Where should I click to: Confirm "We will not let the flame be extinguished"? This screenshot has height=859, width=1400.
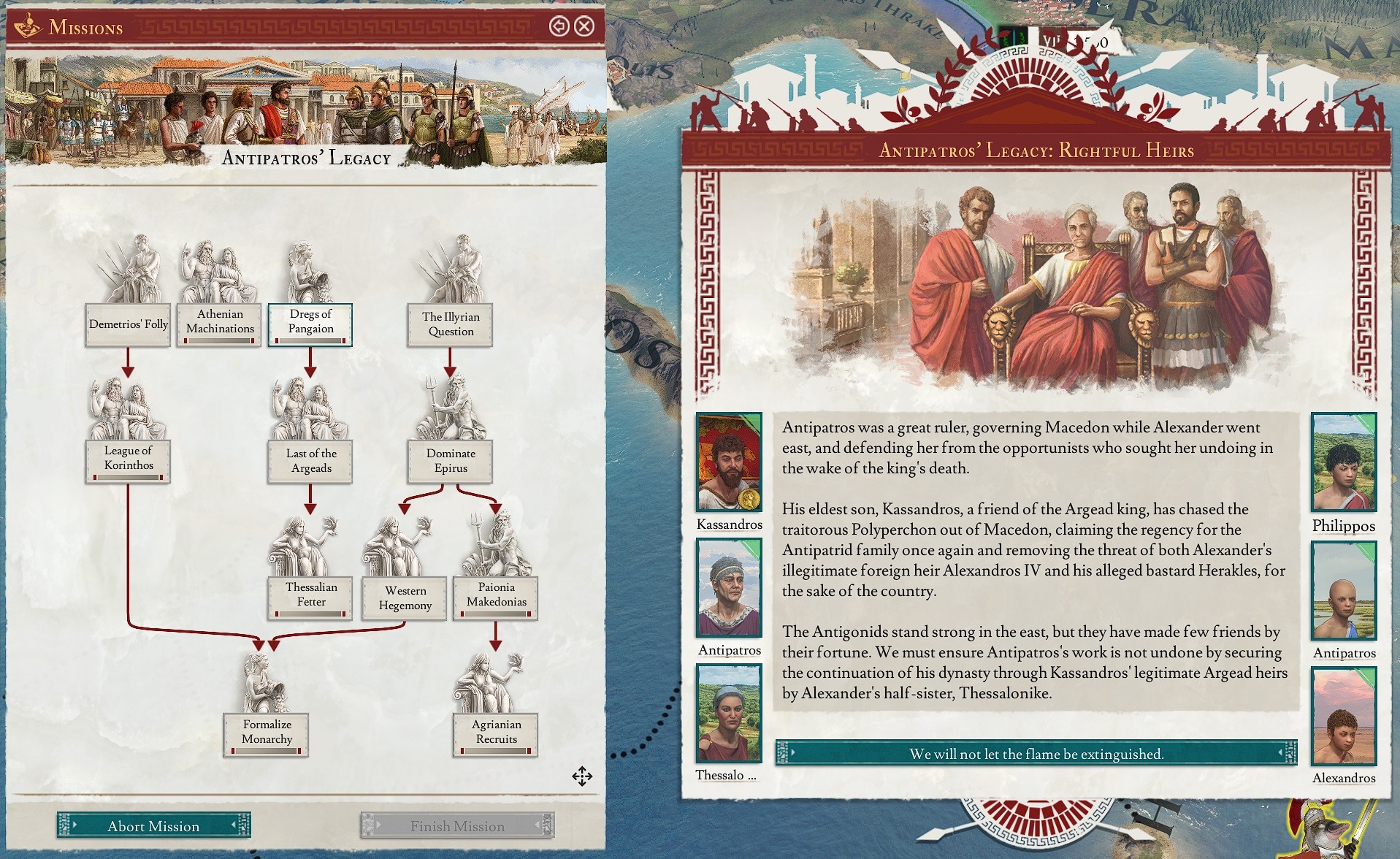pyautogui.click(x=1036, y=753)
